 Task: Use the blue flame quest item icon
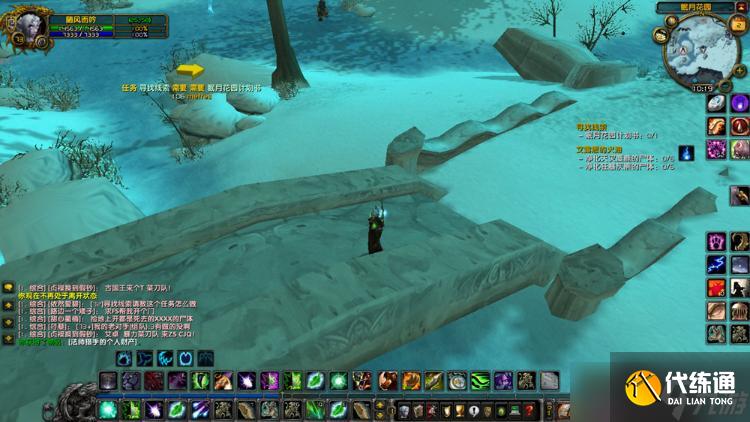pyautogui.click(x=687, y=153)
